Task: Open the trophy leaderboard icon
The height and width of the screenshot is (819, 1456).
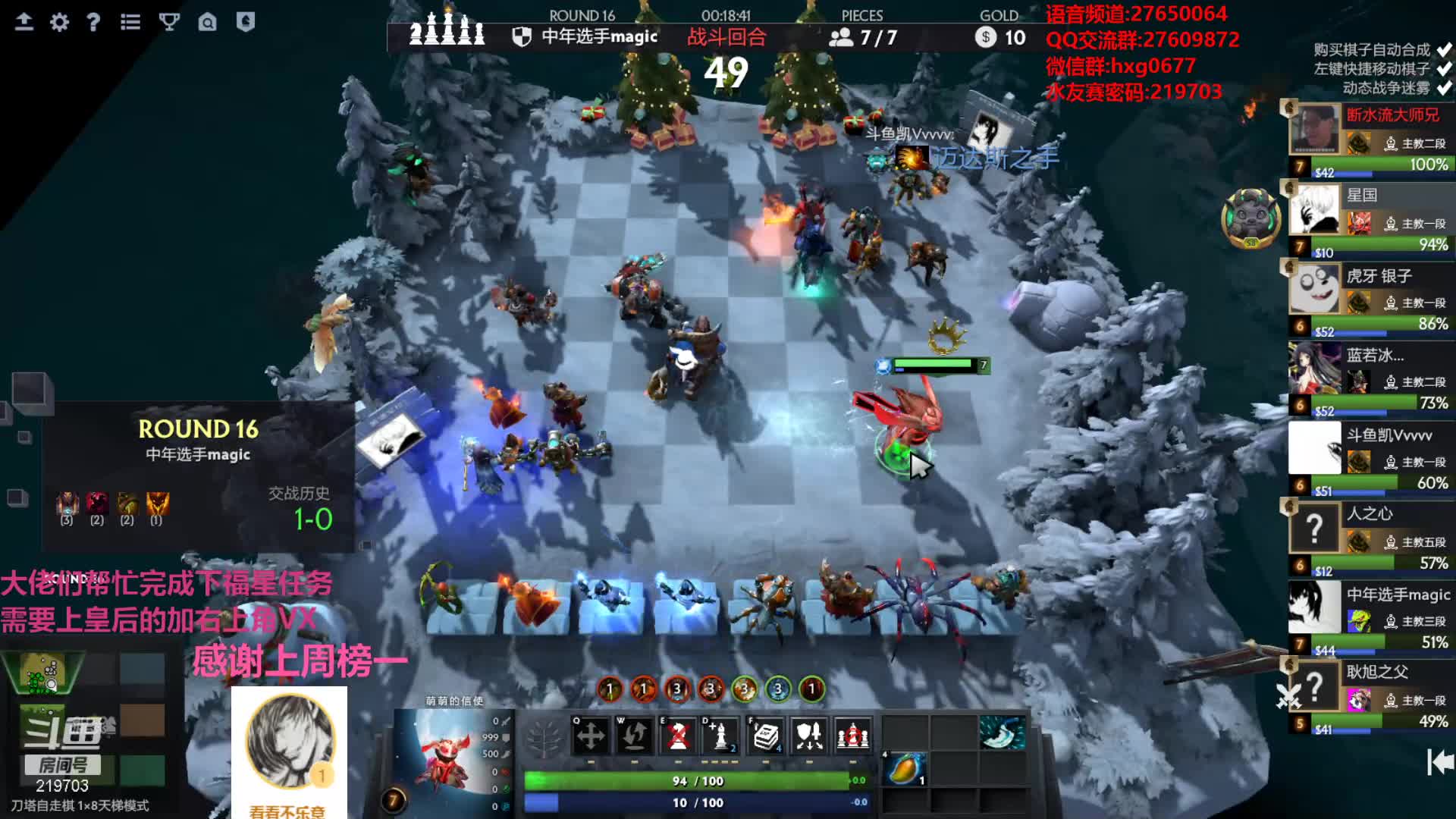Action: [169, 22]
